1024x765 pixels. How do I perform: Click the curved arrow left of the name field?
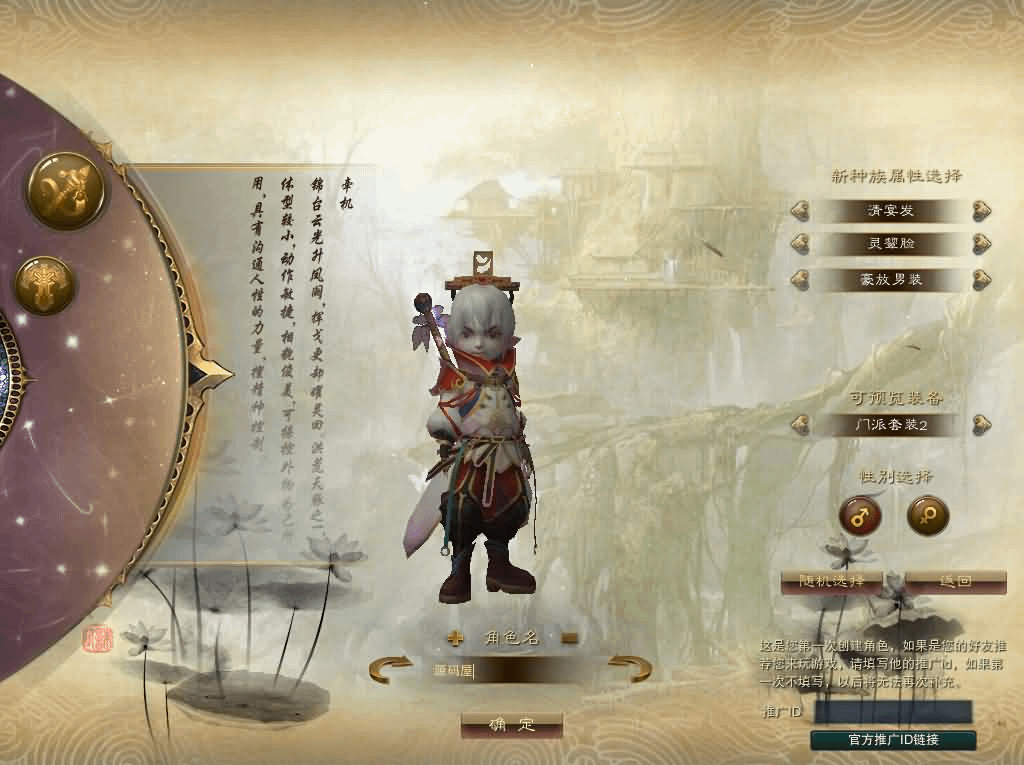coord(390,668)
